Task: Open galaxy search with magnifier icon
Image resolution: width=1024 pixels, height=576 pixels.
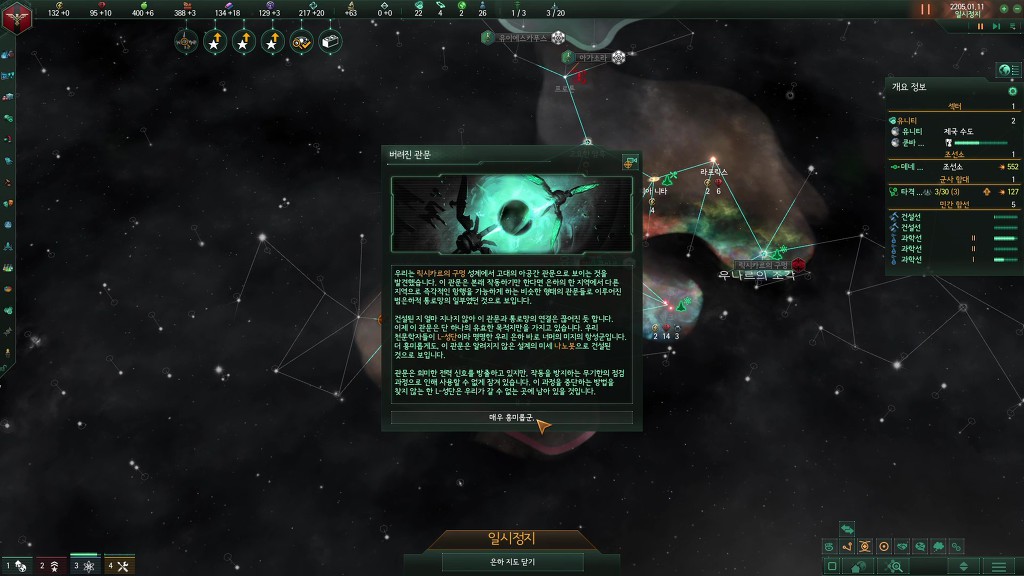Action: [894, 566]
